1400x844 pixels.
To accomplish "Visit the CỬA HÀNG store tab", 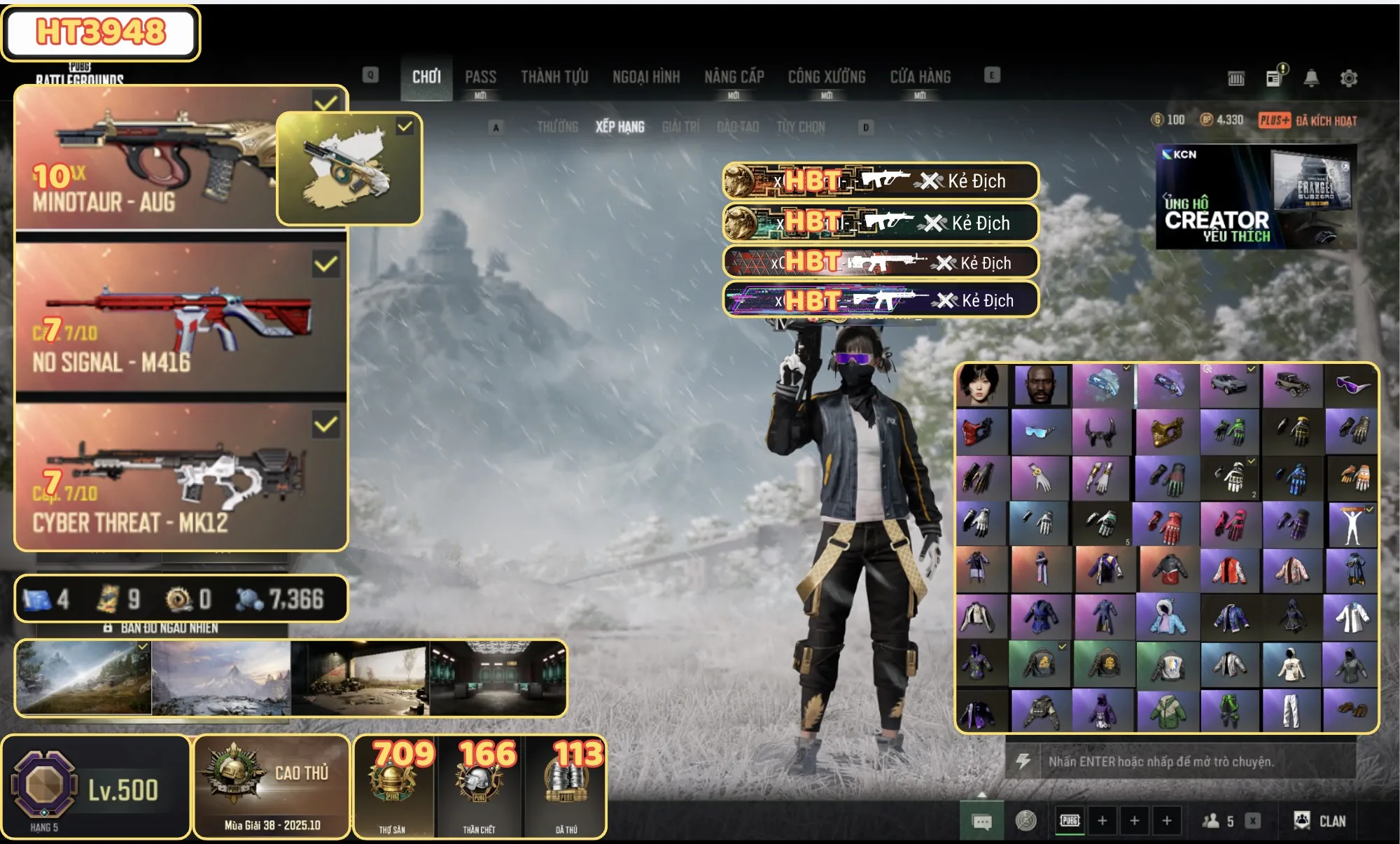I will [920, 77].
